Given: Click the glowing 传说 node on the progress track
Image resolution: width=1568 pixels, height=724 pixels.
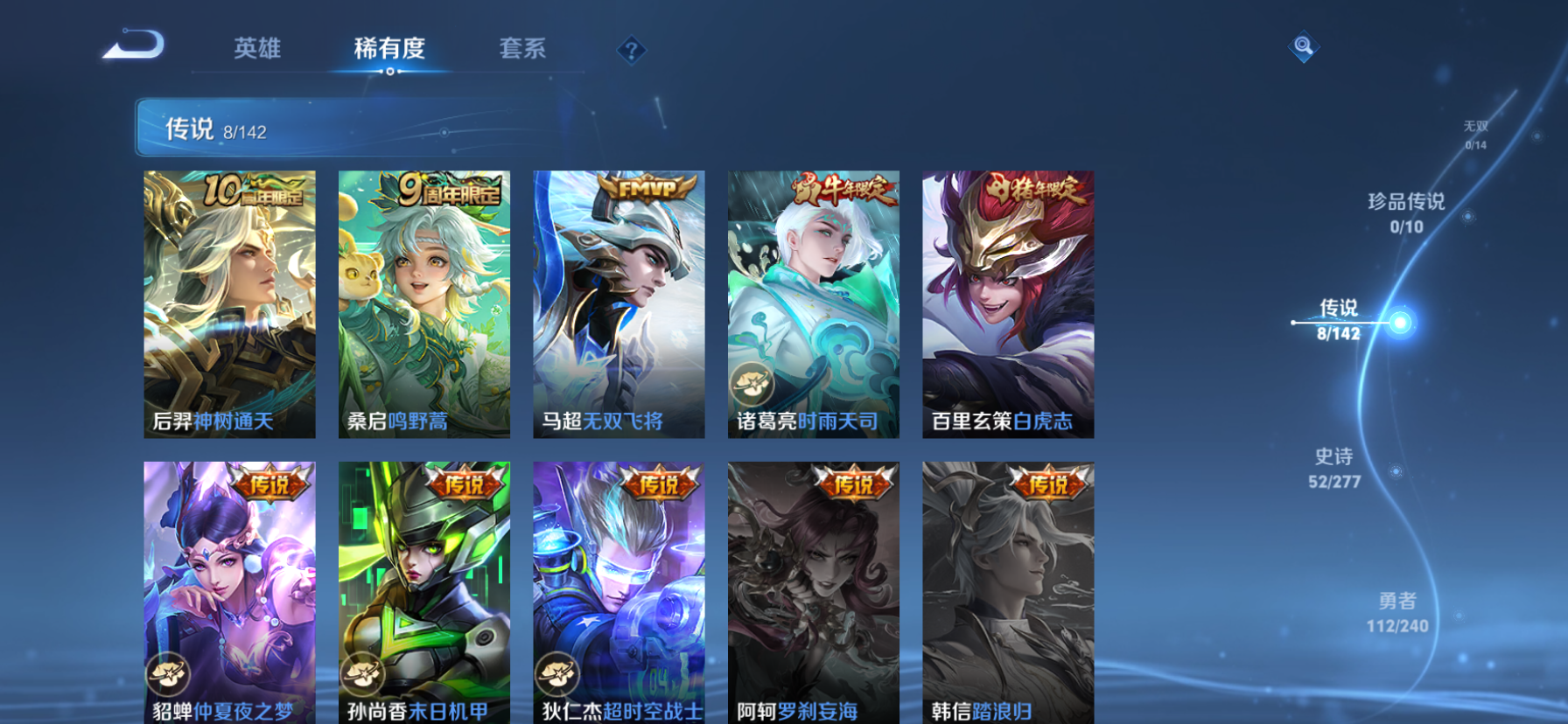Looking at the screenshot, I should [x=1401, y=322].
